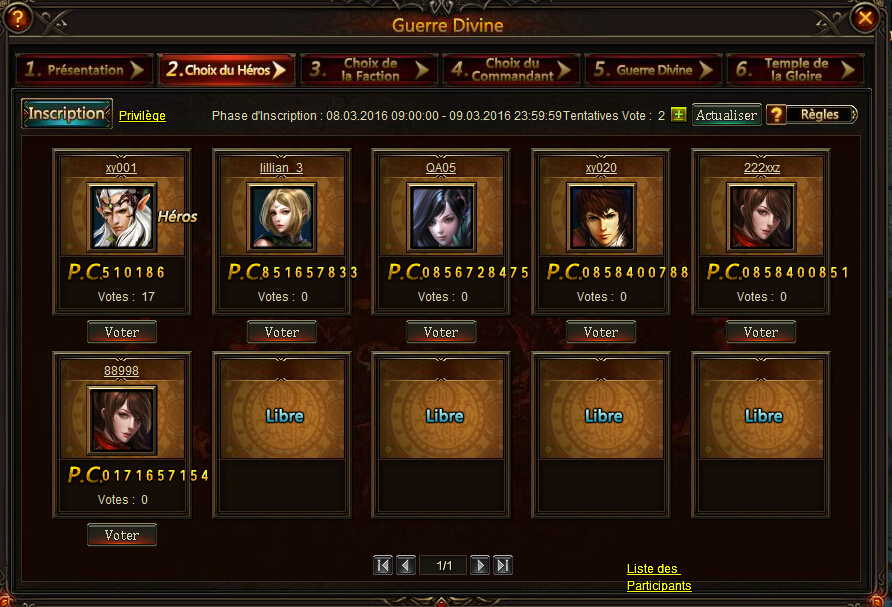This screenshot has width=892, height=607.
Task: Switch to the Présentation tab
Action: 84,70
